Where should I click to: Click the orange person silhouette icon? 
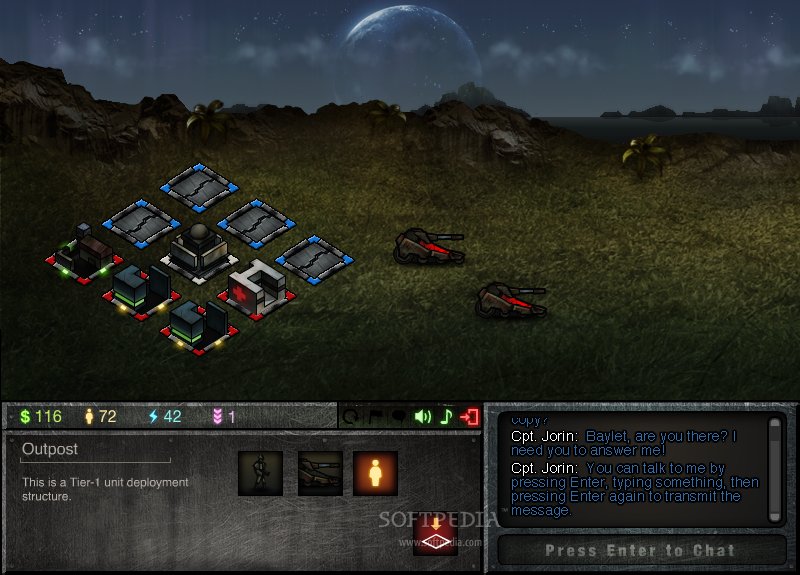pyautogui.click(x=375, y=473)
